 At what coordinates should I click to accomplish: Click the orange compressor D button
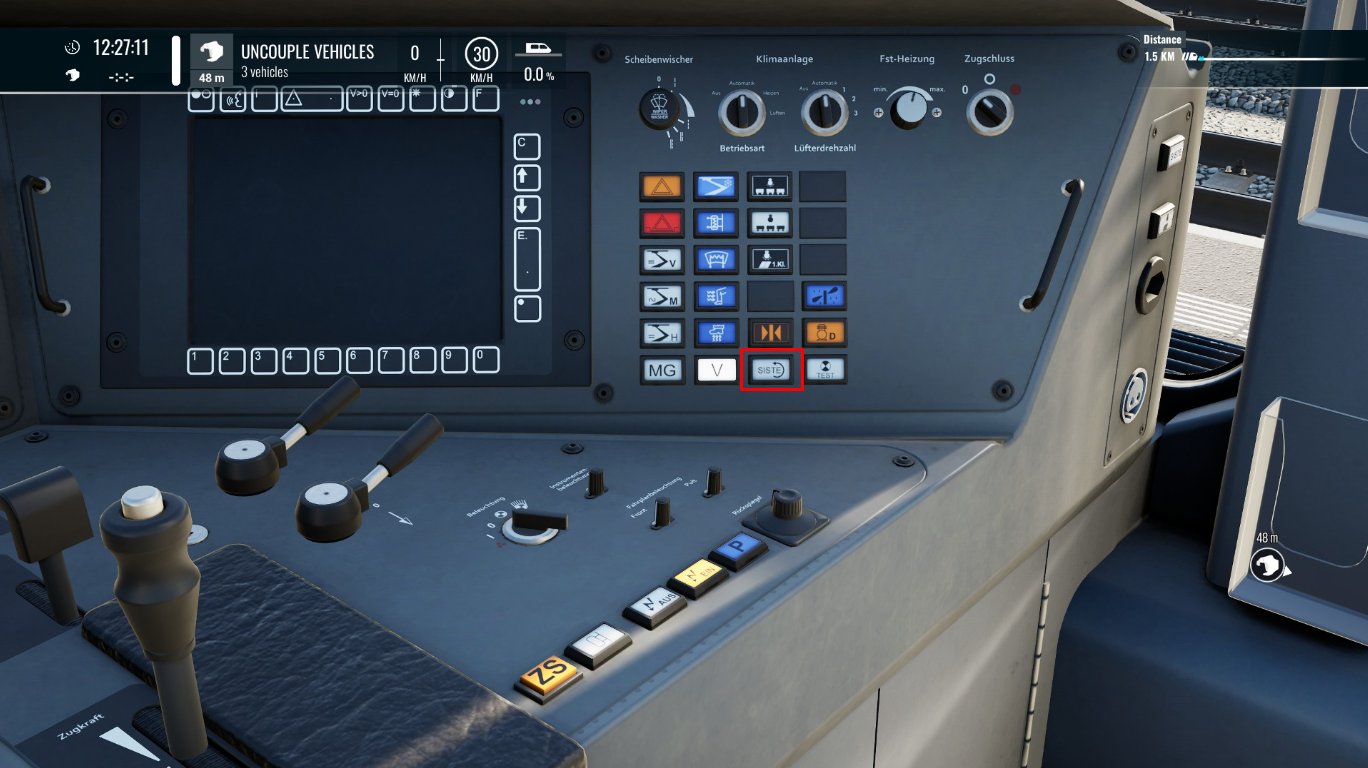(825, 332)
